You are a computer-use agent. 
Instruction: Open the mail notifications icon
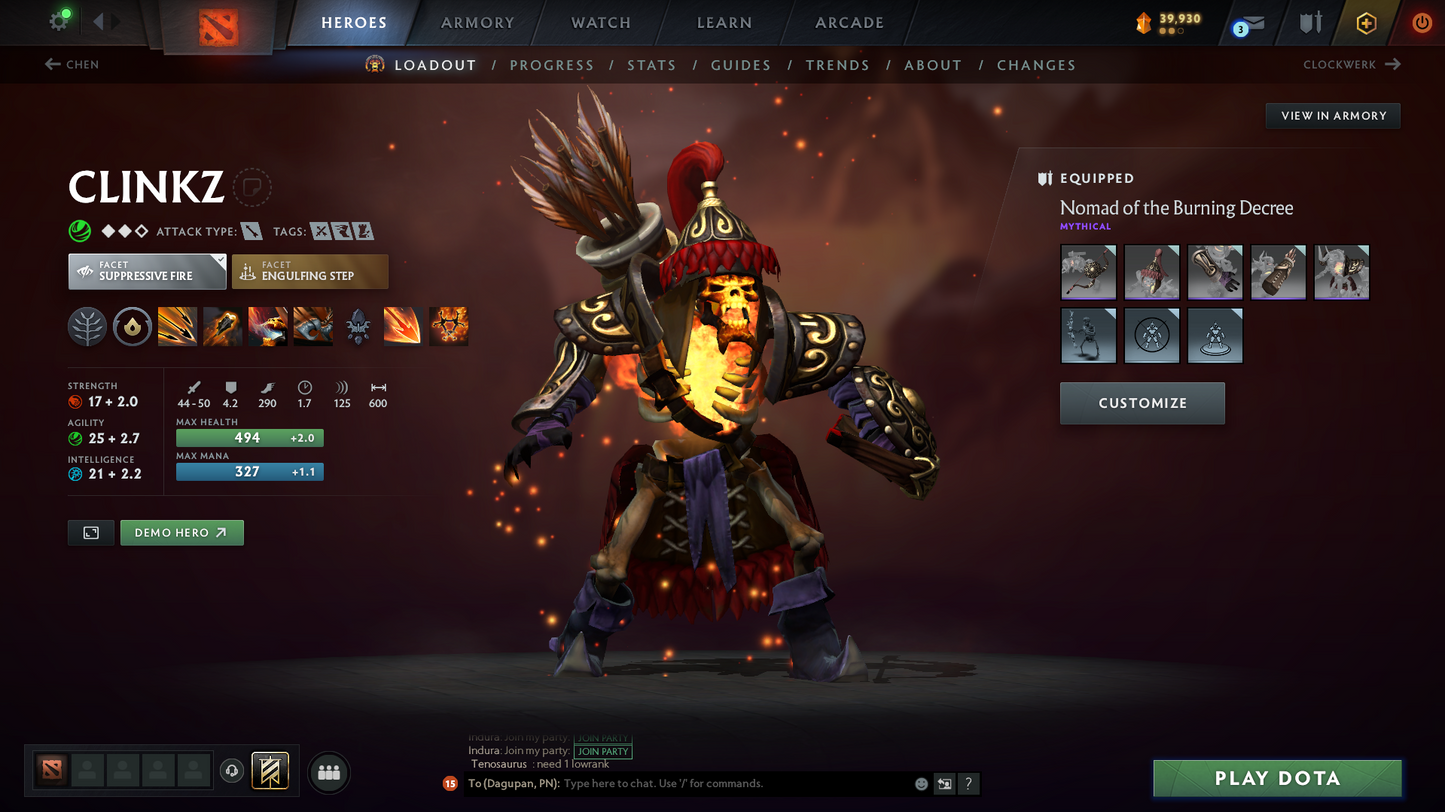(1248, 25)
